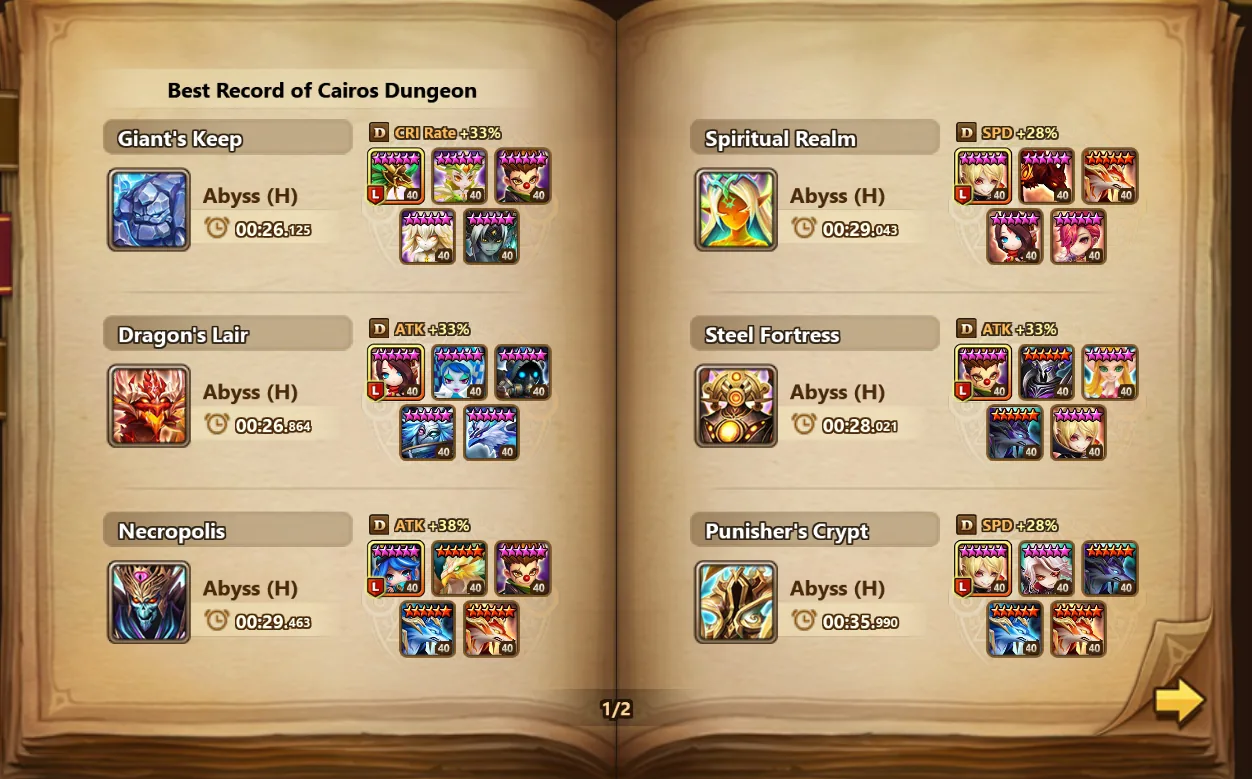Go to the next page with the yellow arrow
Viewport: 1252px width, 779px height.
1179,702
